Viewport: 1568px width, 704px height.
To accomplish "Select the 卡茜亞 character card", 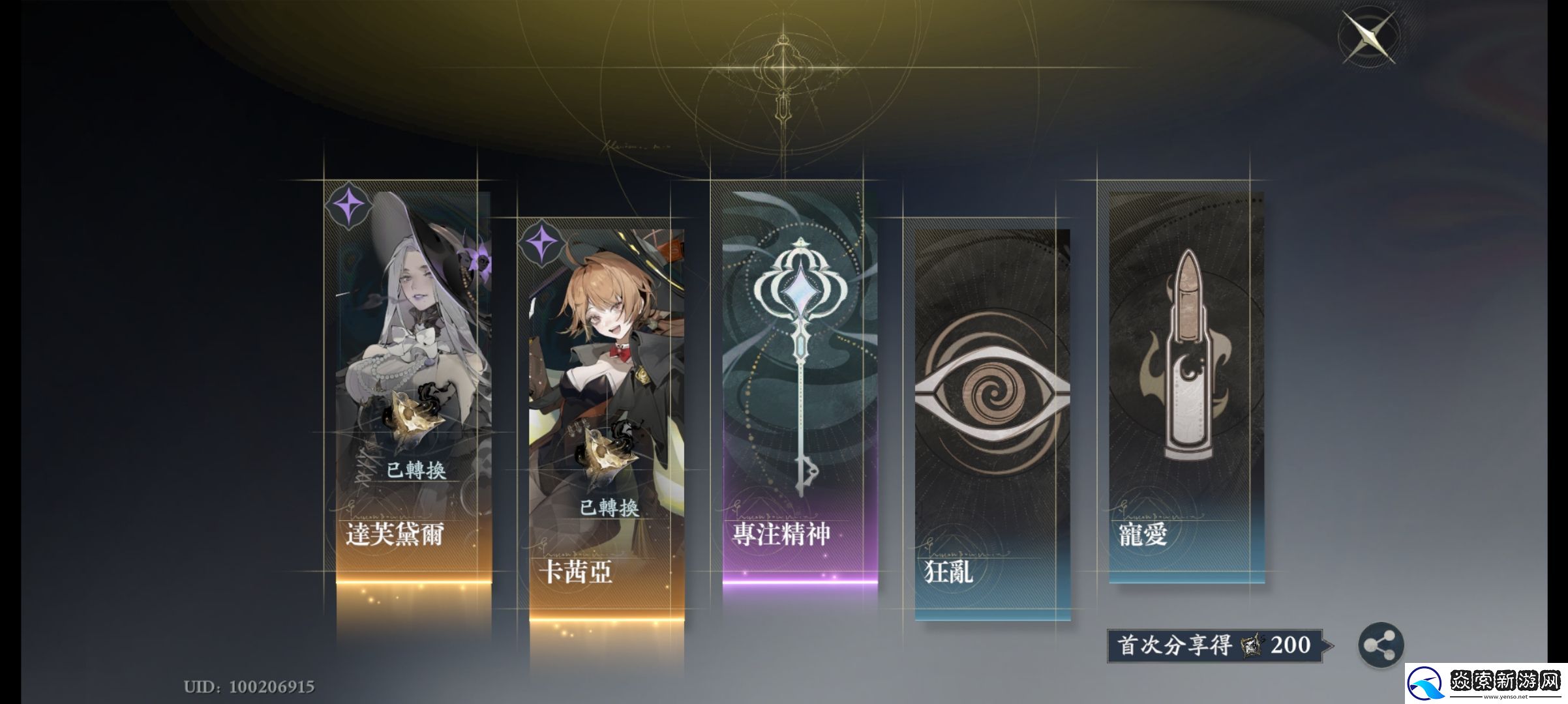I will click(607, 424).
